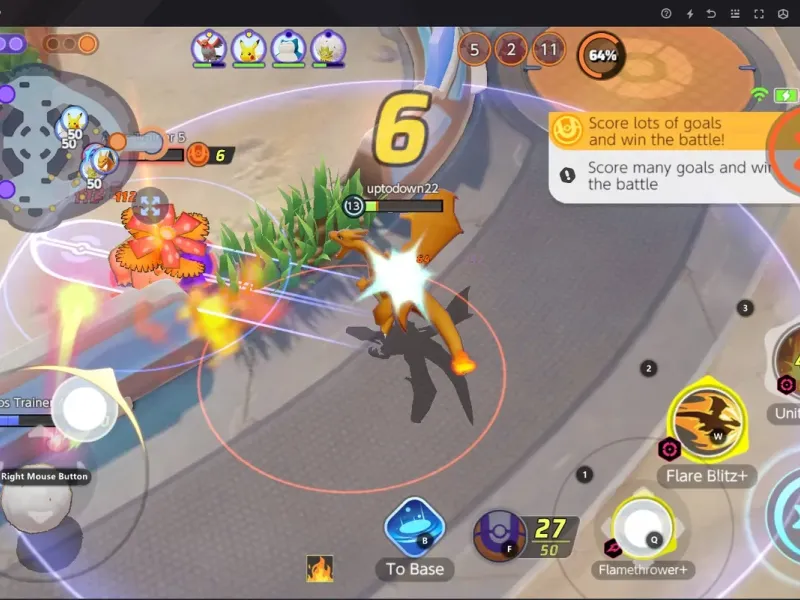Viewport: 800px width, 600px height.
Task: Open the emulator help question mark
Action: point(666,13)
